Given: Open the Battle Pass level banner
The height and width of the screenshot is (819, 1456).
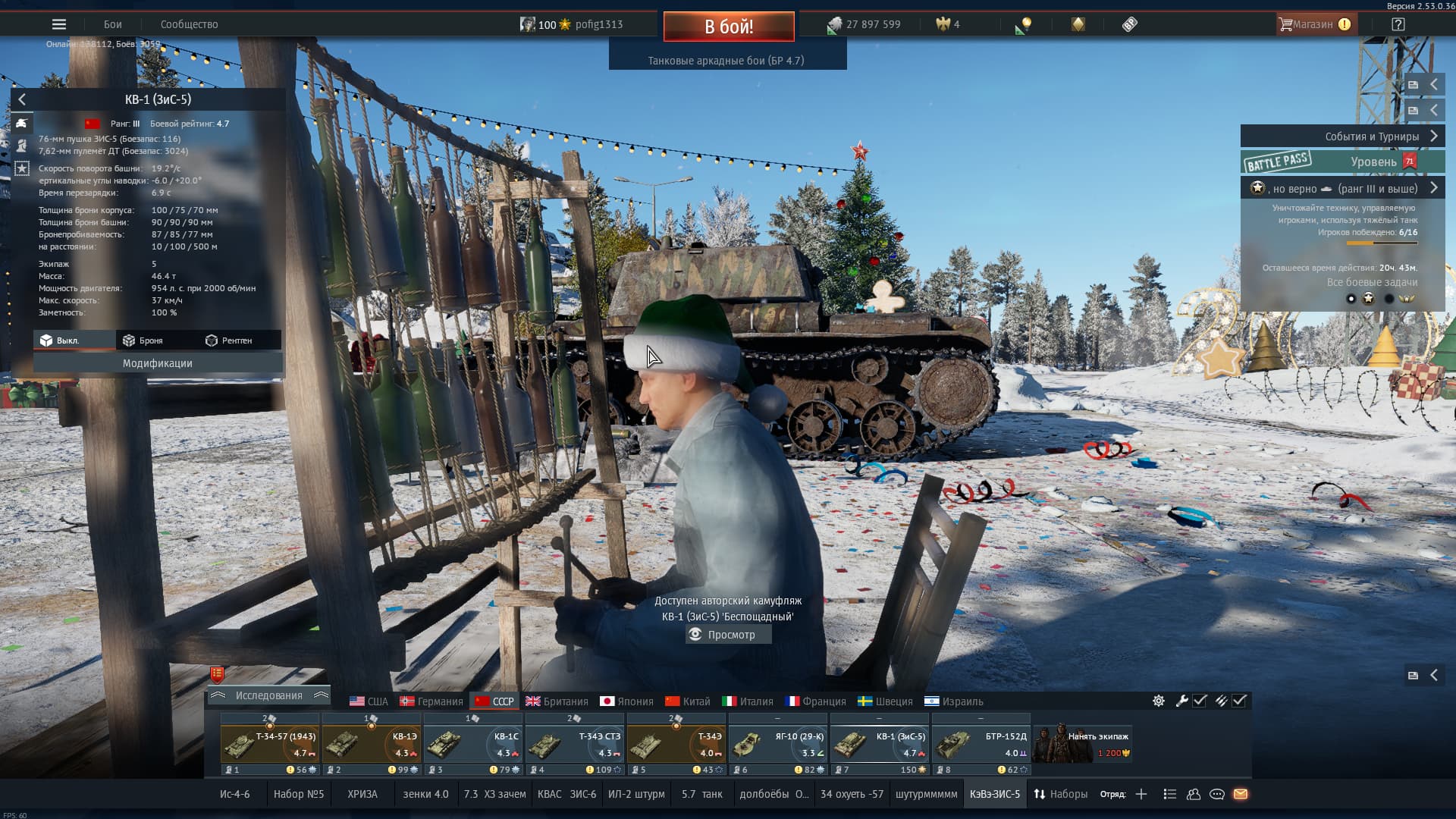Looking at the screenshot, I should pyautogui.click(x=1342, y=162).
